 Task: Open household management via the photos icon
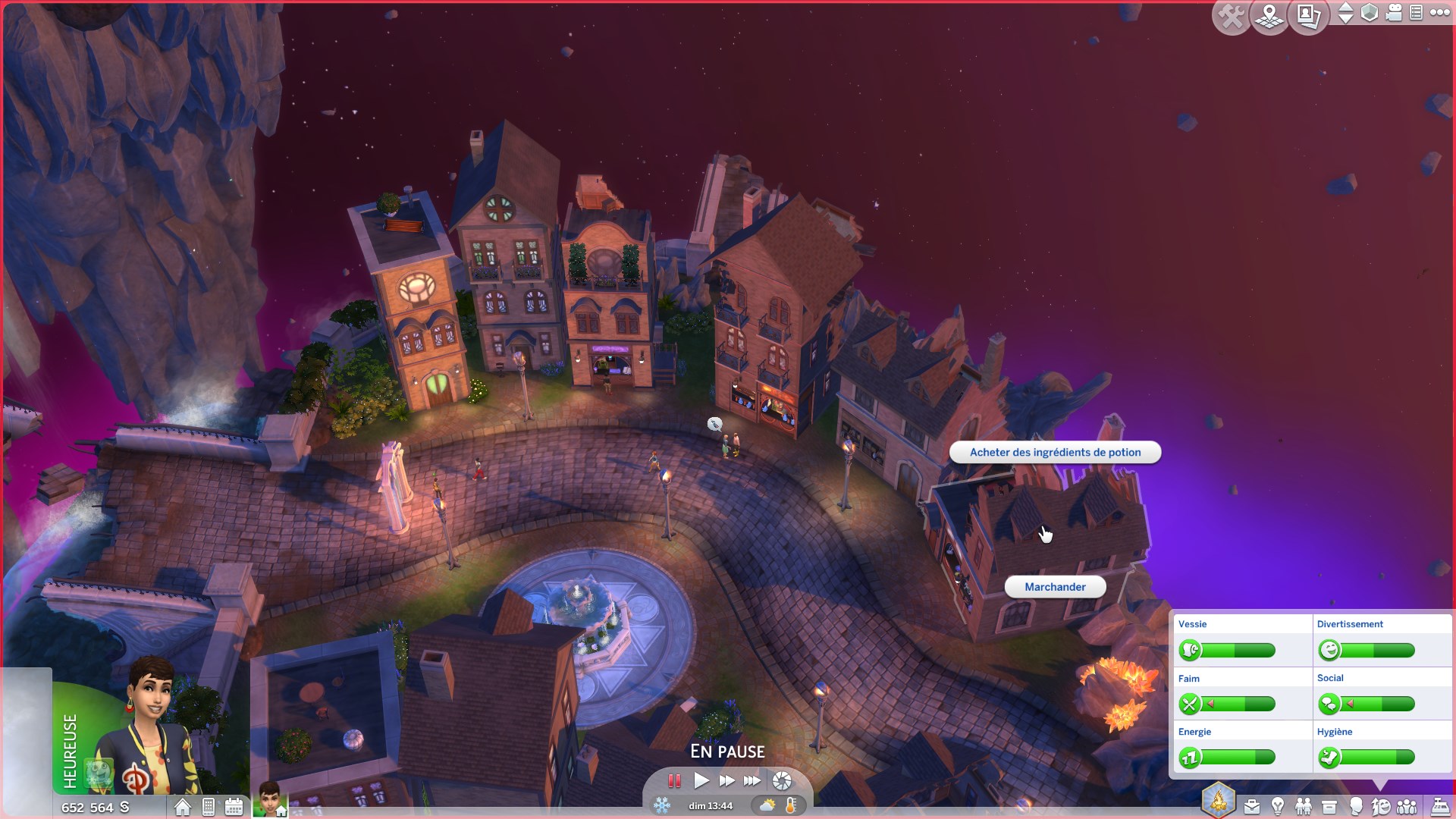point(1307,14)
